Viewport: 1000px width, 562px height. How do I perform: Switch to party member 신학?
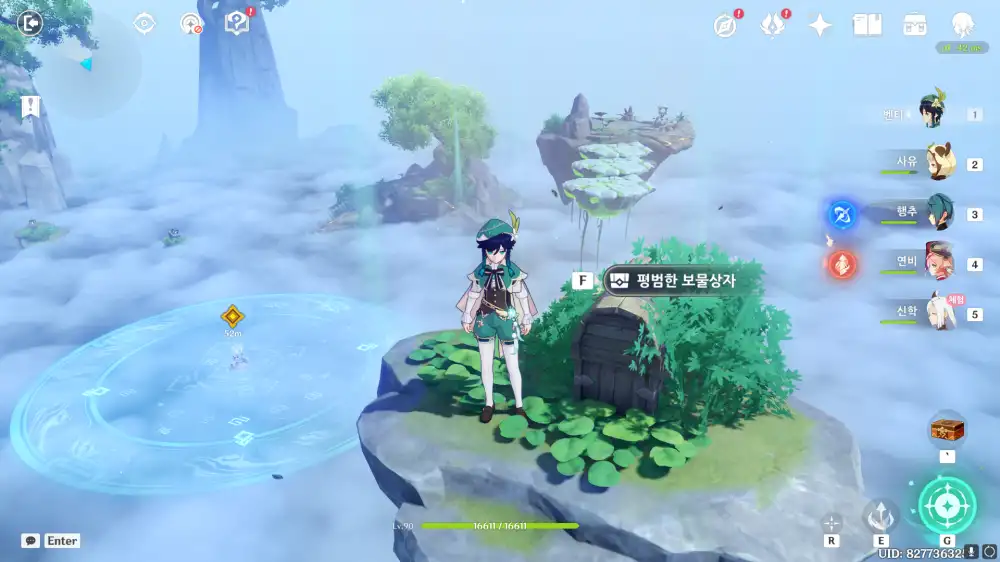click(x=938, y=313)
